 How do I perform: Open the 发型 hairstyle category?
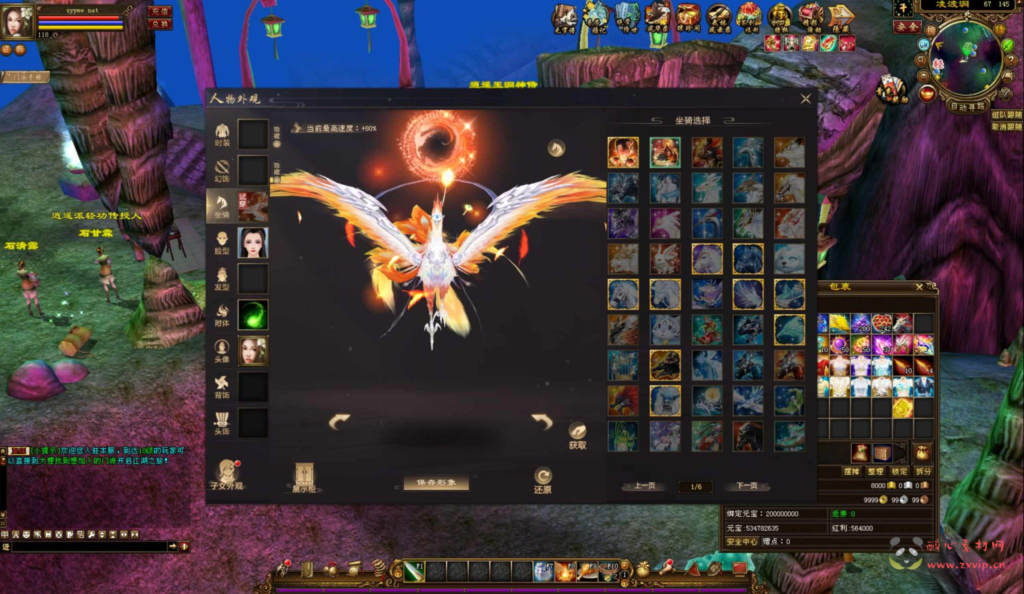[222, 278]
